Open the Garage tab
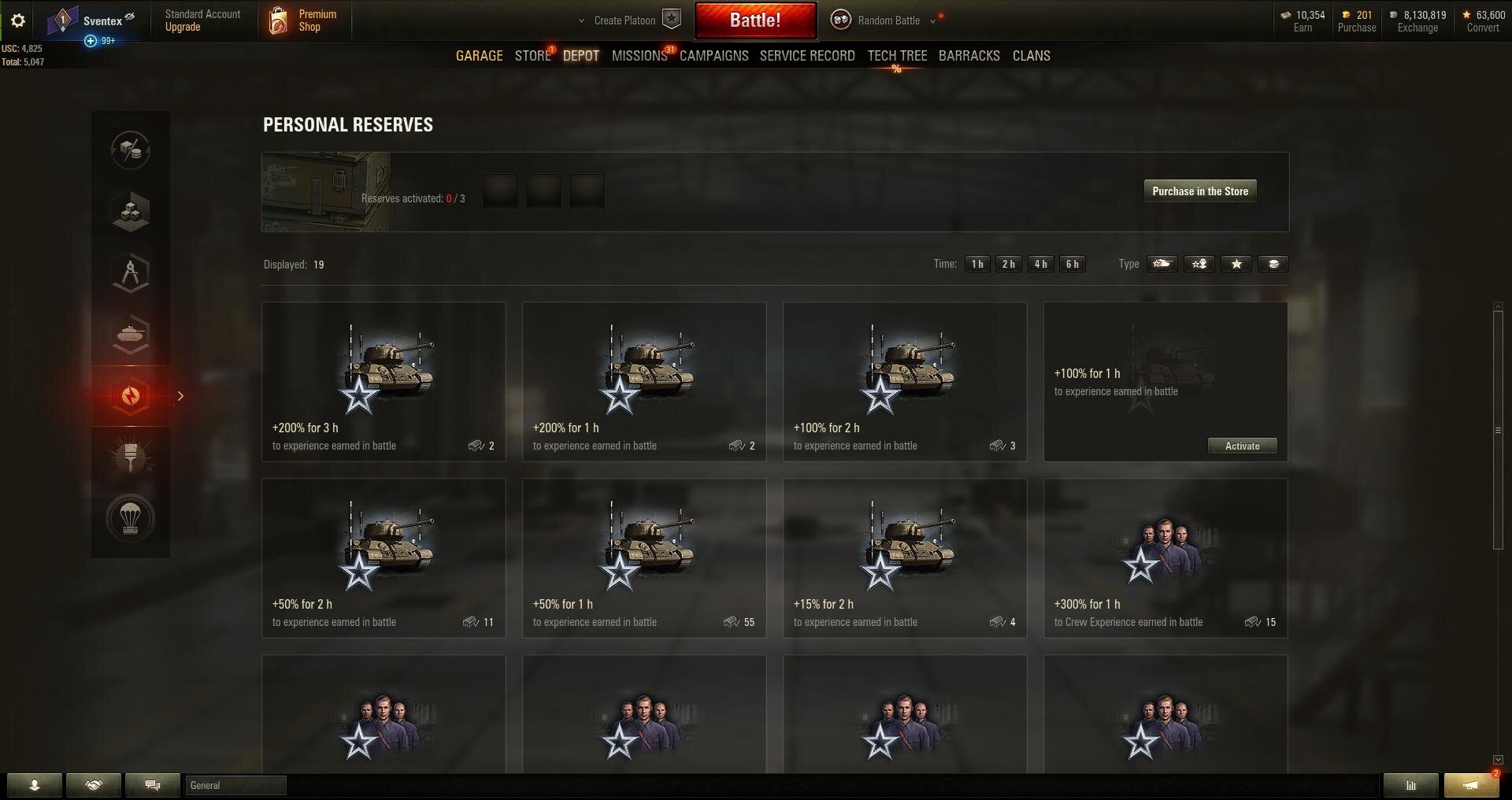 click(x=479, y=56)
